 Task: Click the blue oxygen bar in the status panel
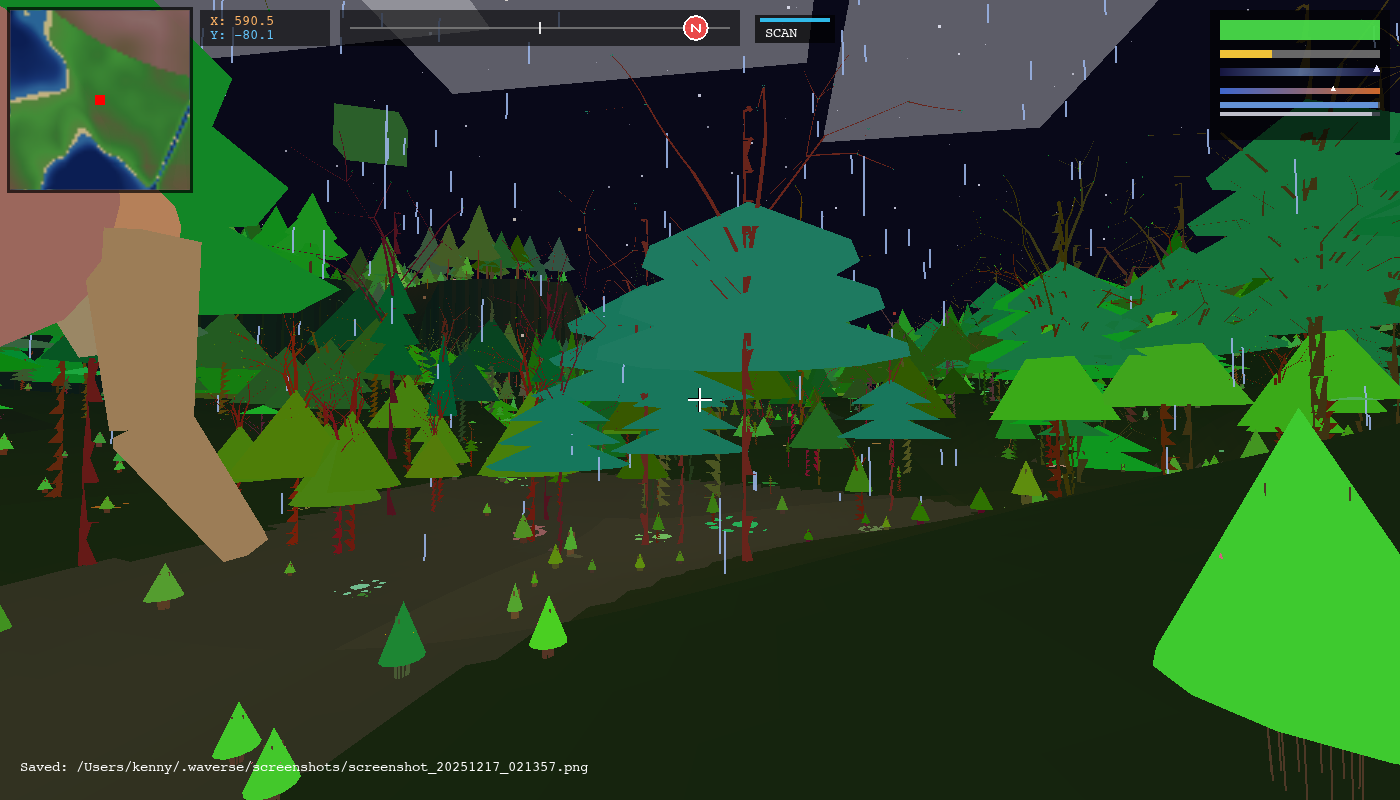click(1300, 105)
